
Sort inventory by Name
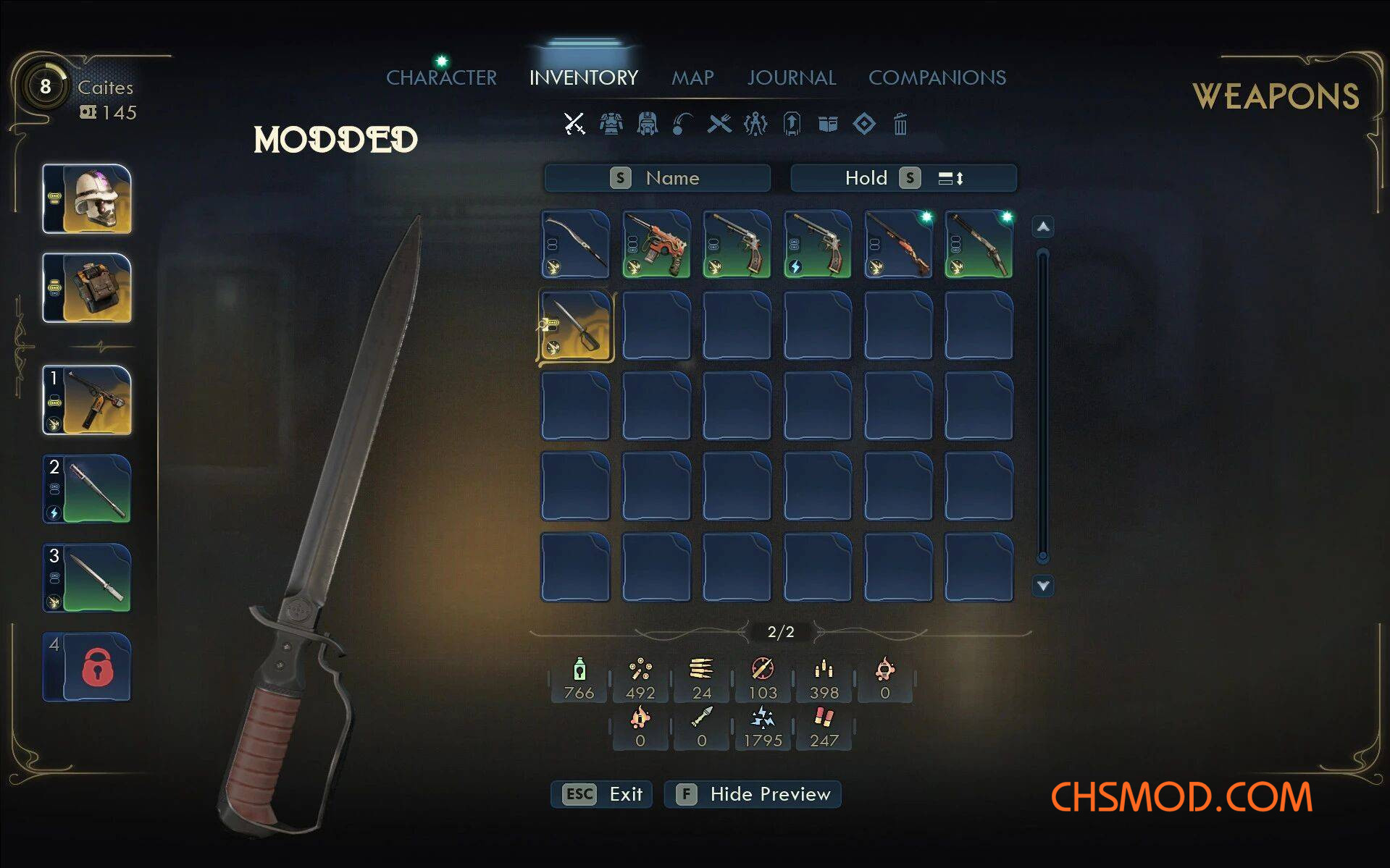pyautogui.click(x=657, y=178)
